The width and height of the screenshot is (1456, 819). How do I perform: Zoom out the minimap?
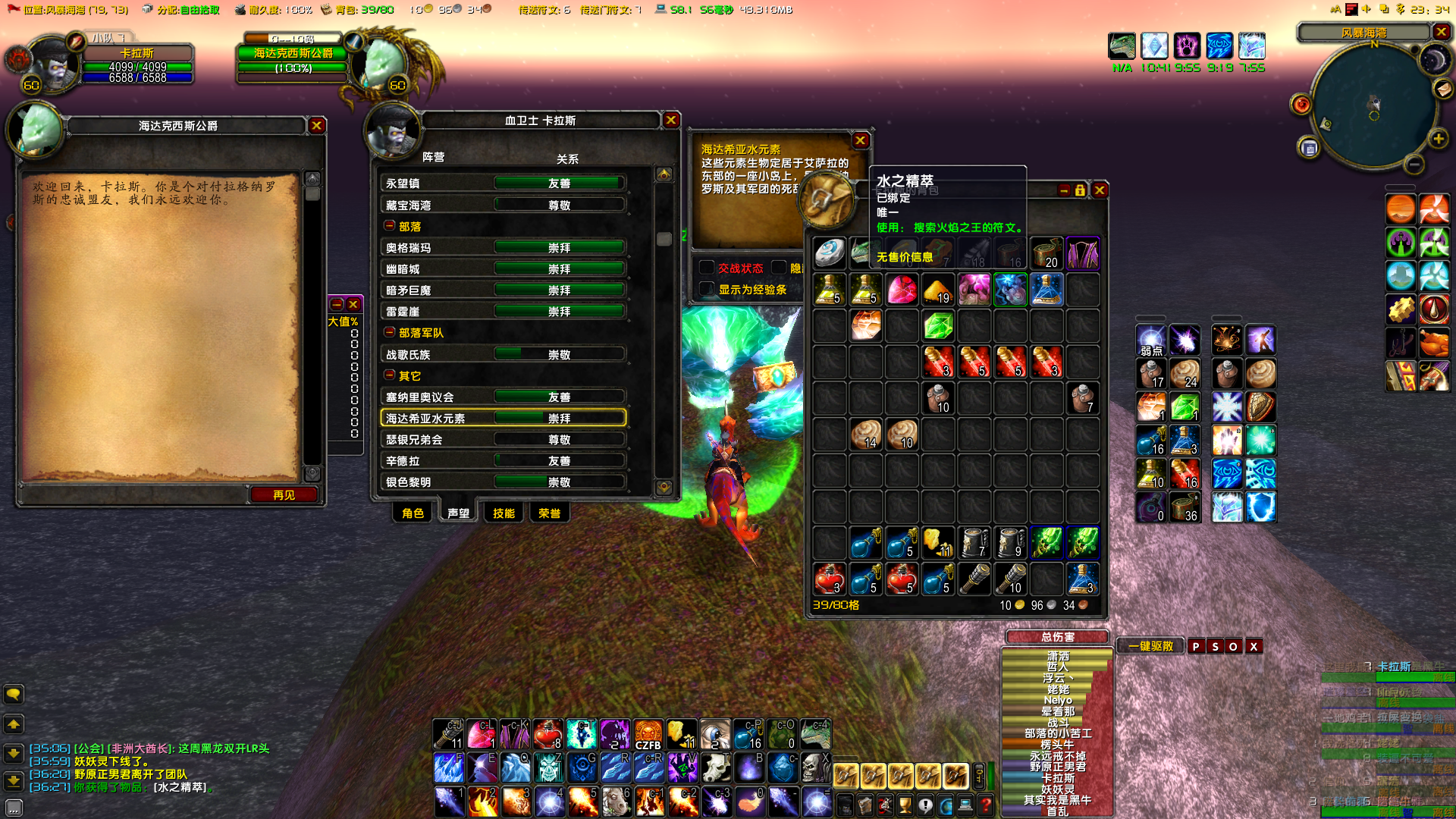pos(1414,164)
